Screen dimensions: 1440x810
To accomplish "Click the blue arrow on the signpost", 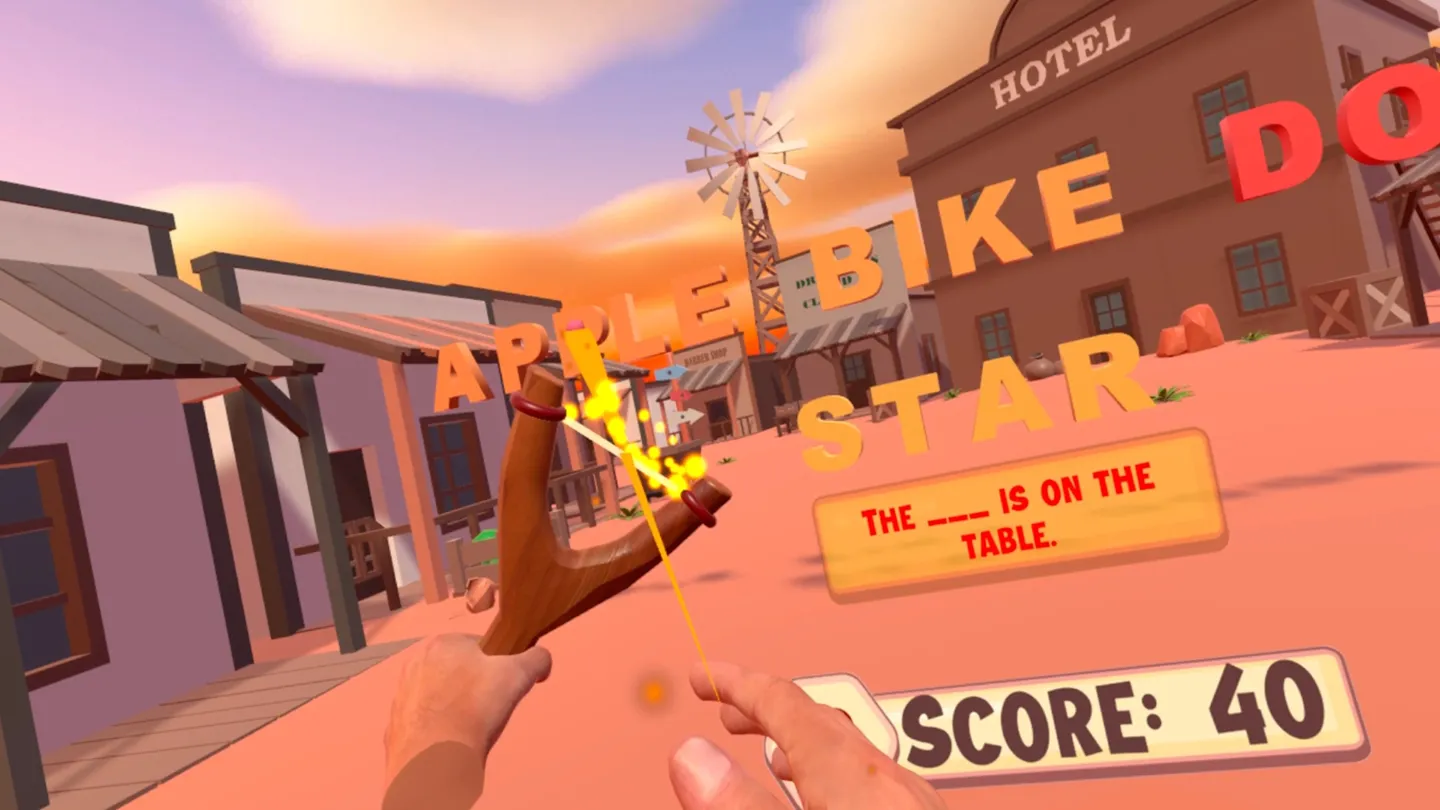I will (672, 371).
